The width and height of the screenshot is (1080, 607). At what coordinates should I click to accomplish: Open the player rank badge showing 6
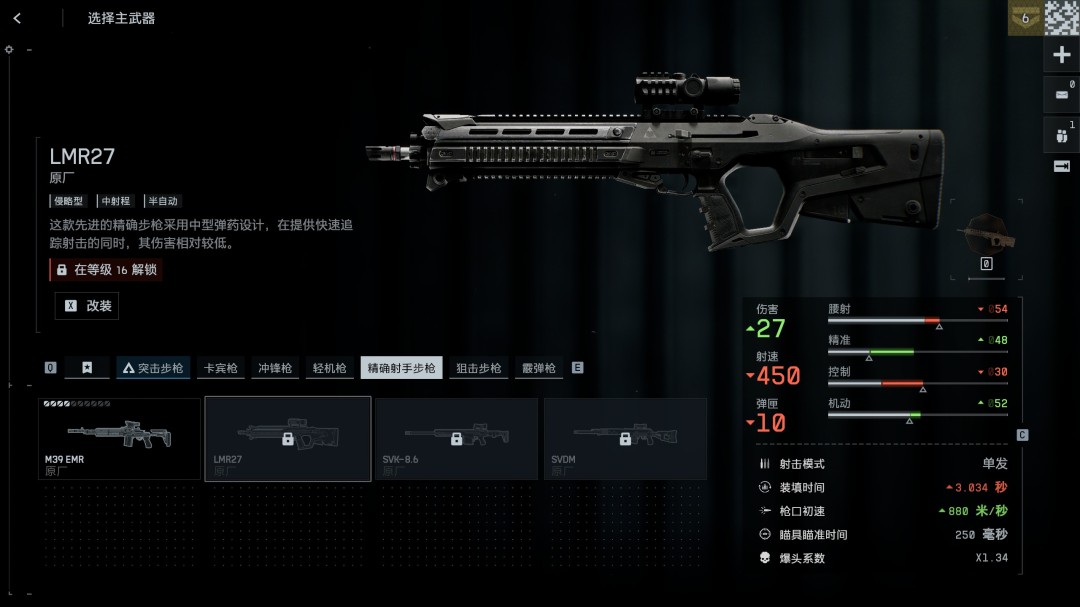tap(1024, 18)
